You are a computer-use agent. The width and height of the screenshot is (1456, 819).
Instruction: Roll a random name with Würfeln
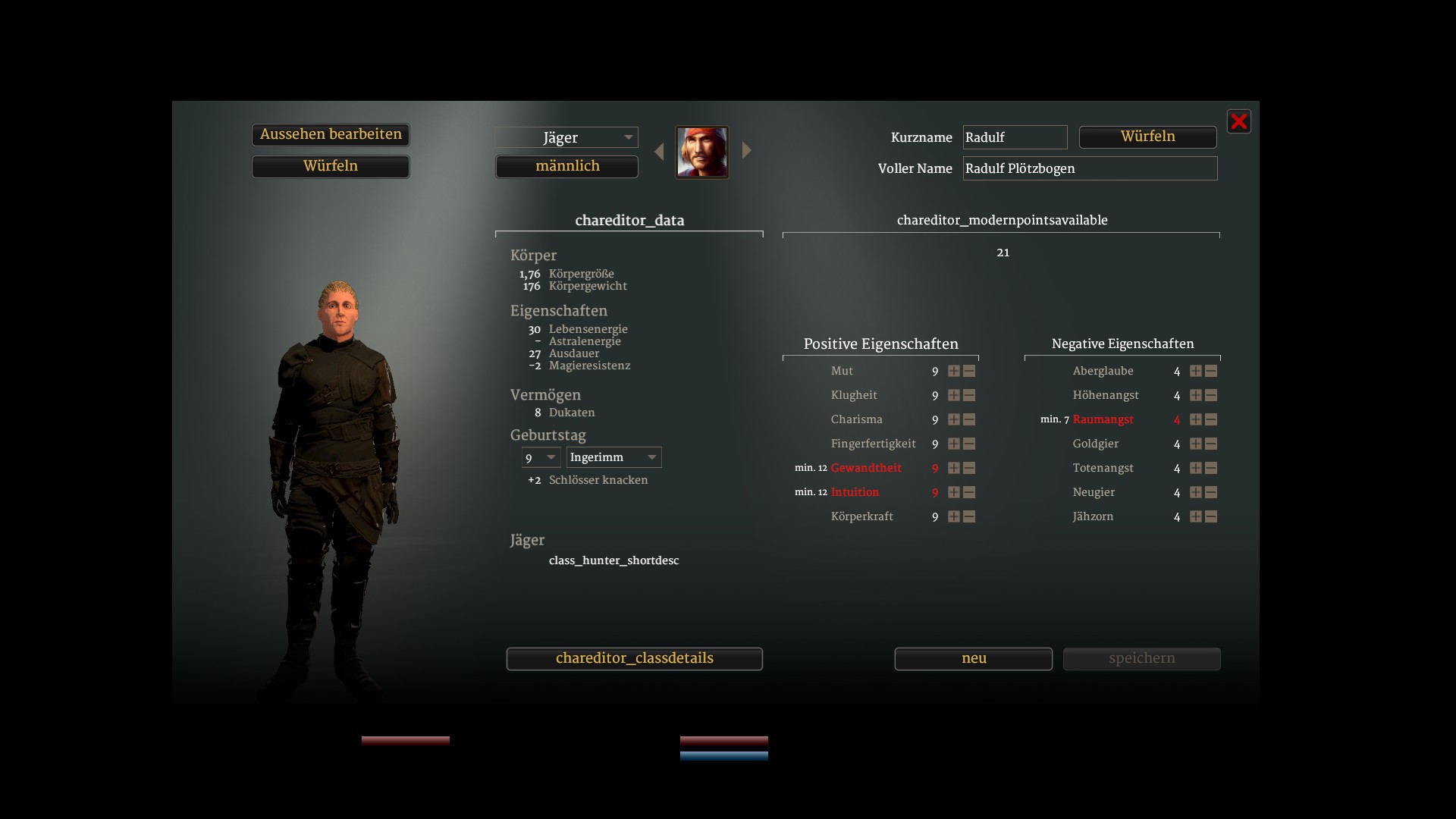[1147, 137]
